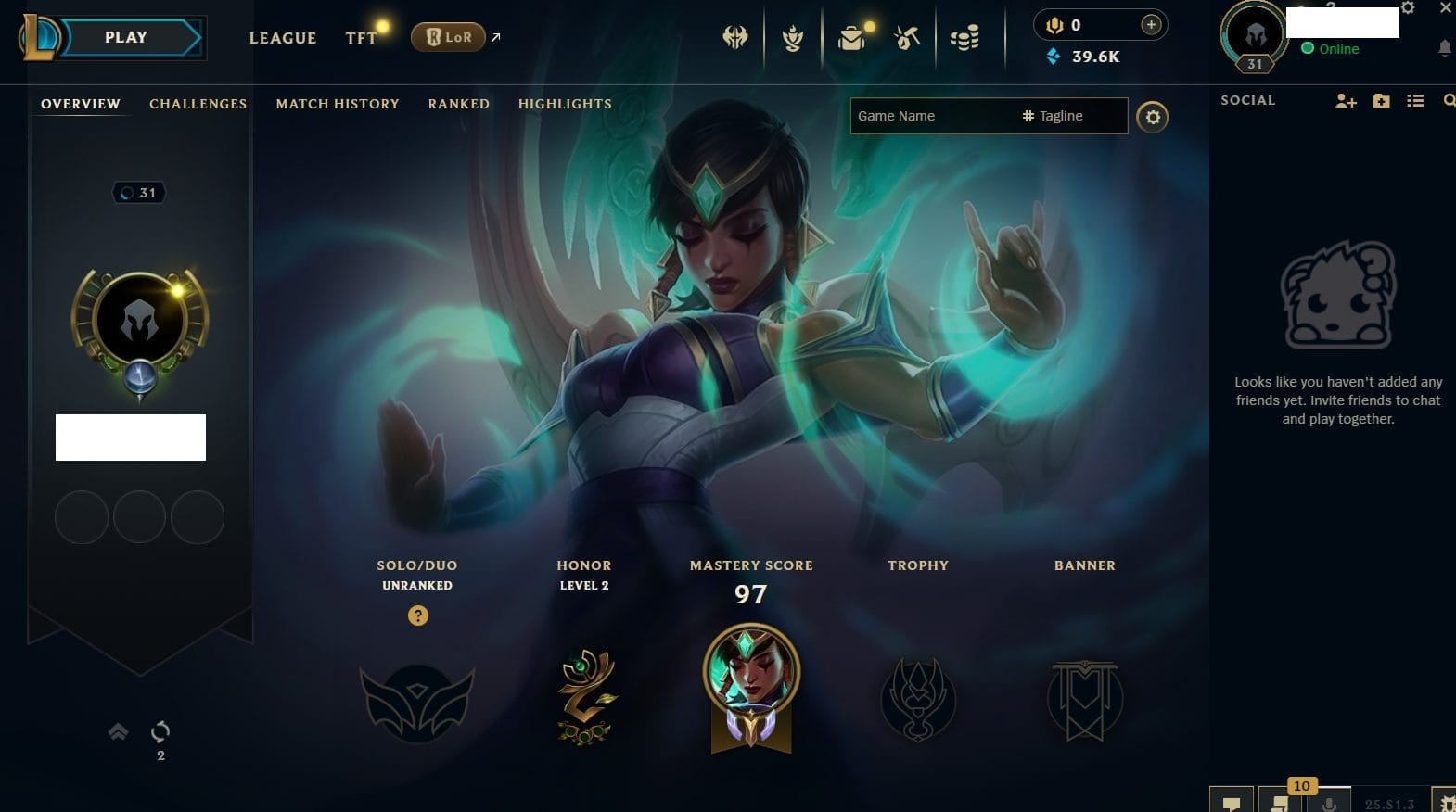Open the notifications bell
This screenshot has width=1456, height=812.
(x=1444, y=48)
